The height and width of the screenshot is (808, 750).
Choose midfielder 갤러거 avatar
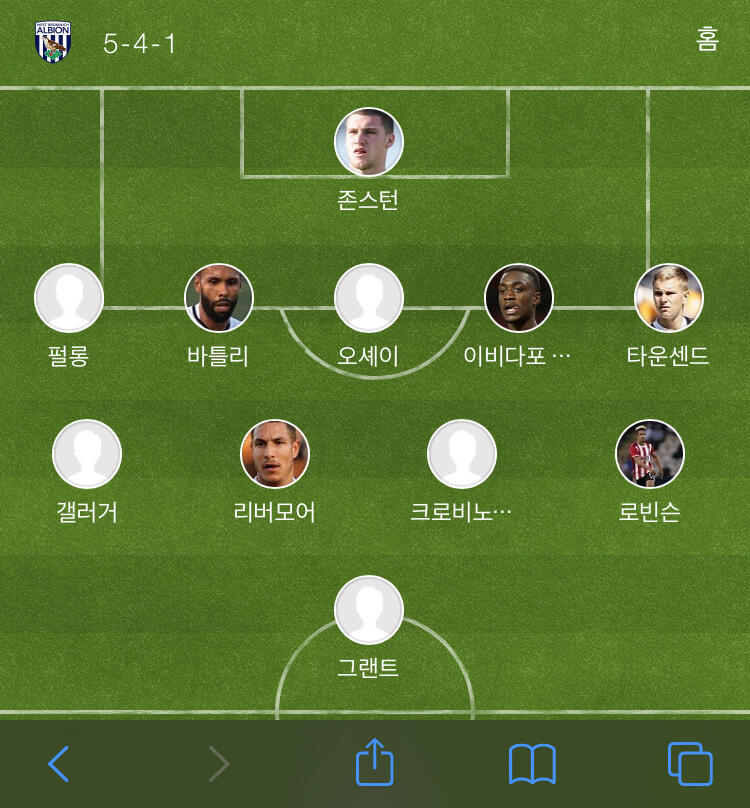tap(87, 454)
